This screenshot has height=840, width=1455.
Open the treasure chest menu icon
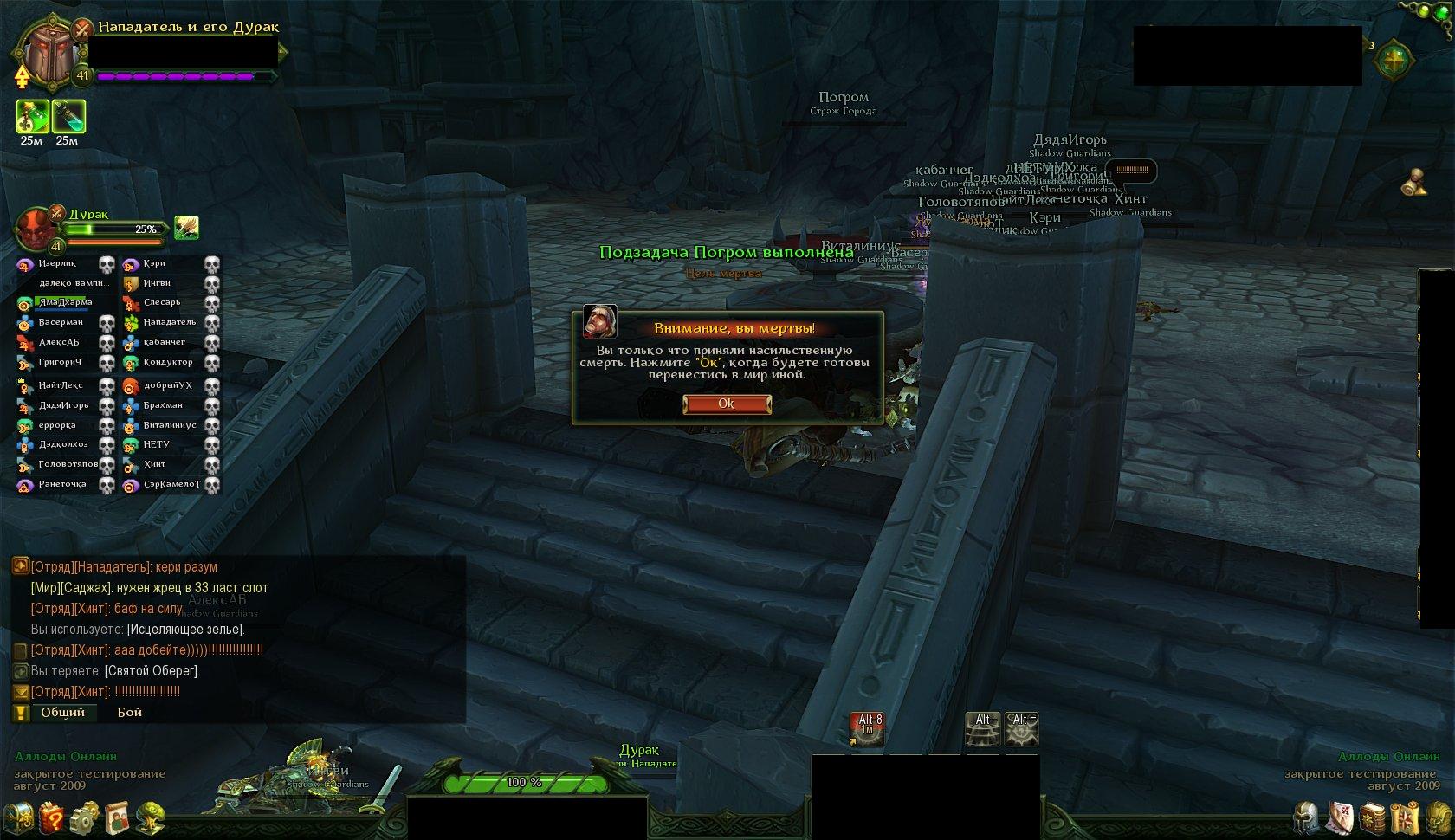click(x=18, y=817)
